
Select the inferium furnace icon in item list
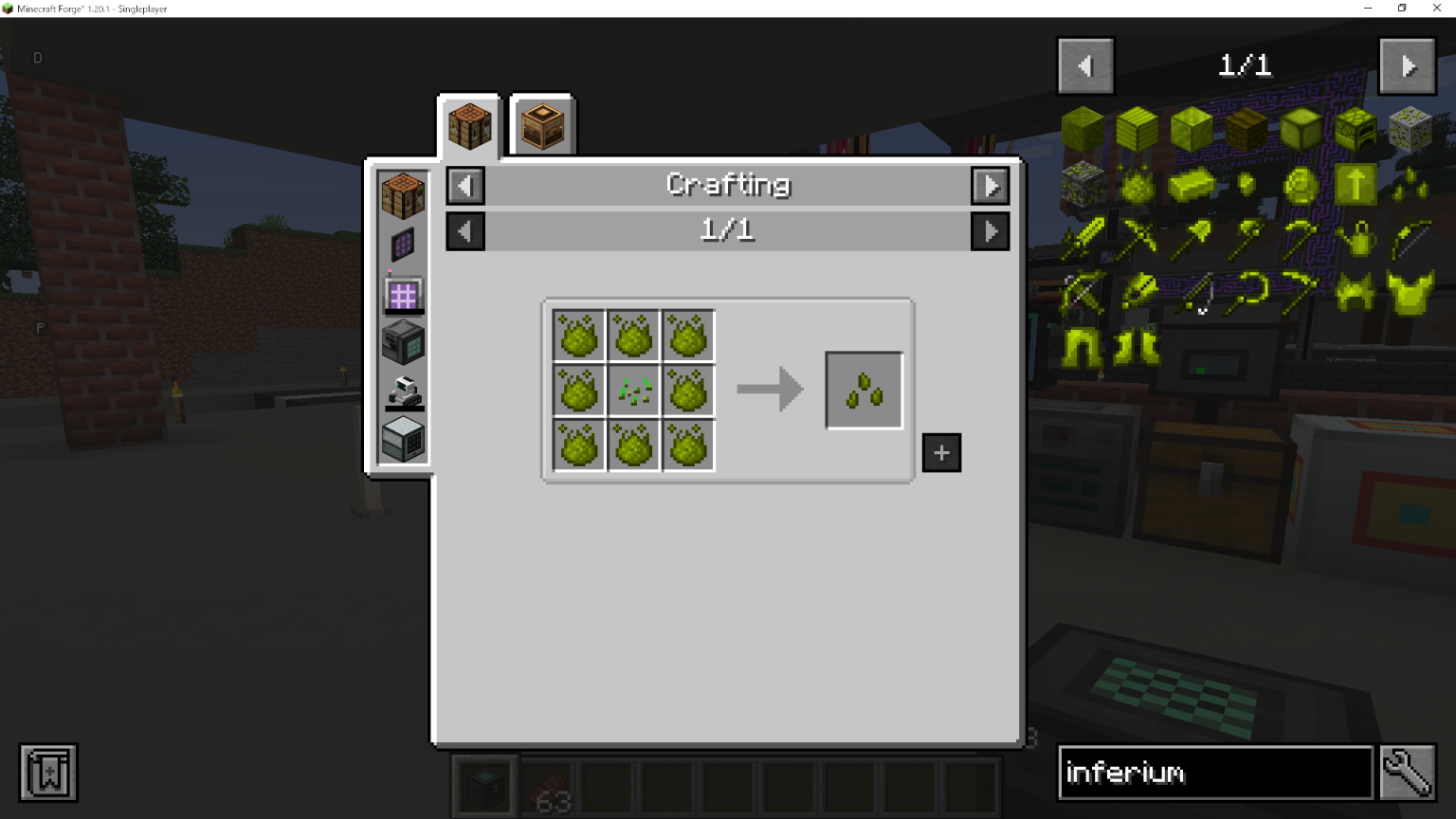click(x=1355, y=131)
